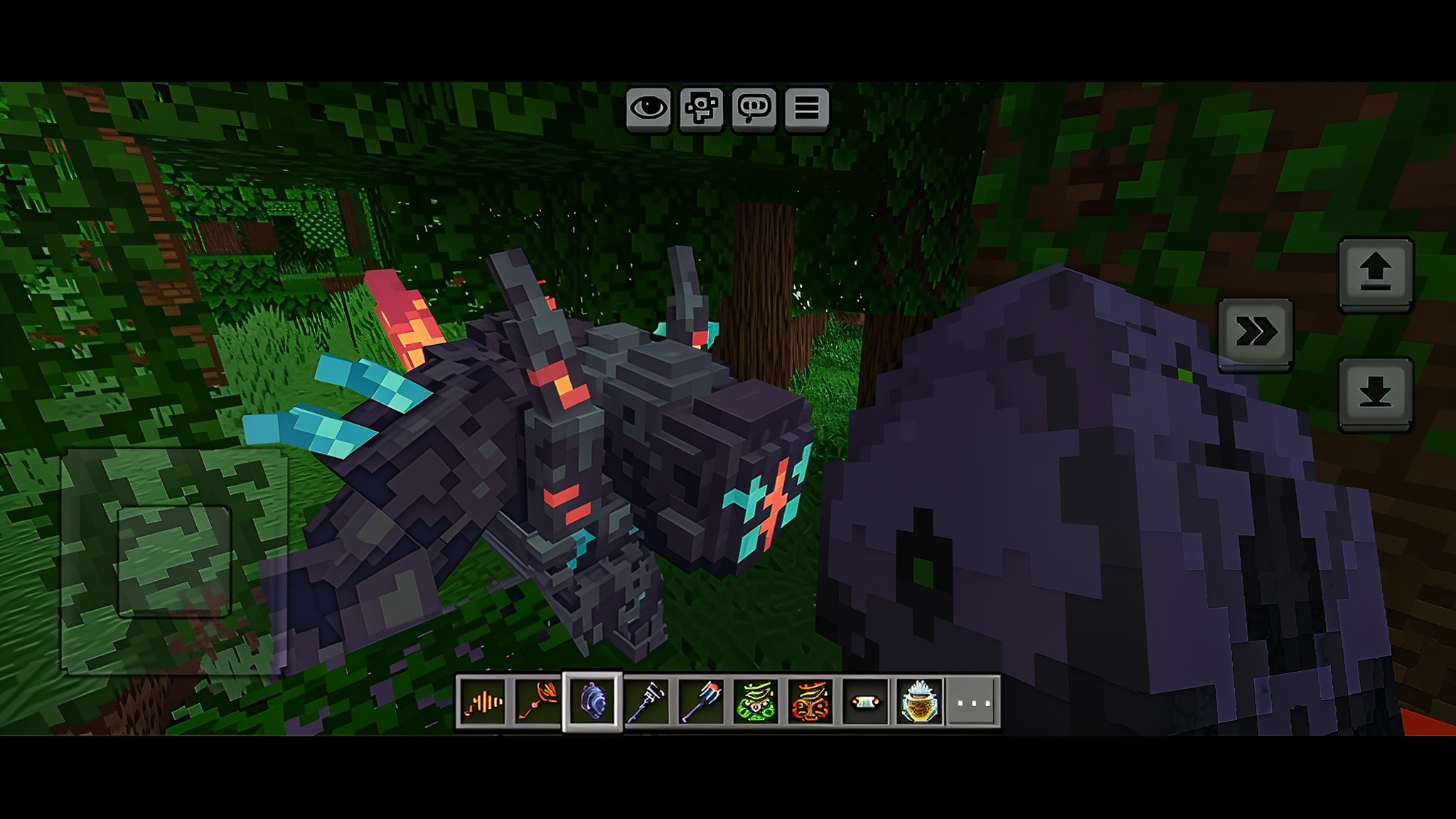The height and width of the screenshot is (819, 1456).
Task: Tap the fly up arrow button
Action: click(1375, 274)
